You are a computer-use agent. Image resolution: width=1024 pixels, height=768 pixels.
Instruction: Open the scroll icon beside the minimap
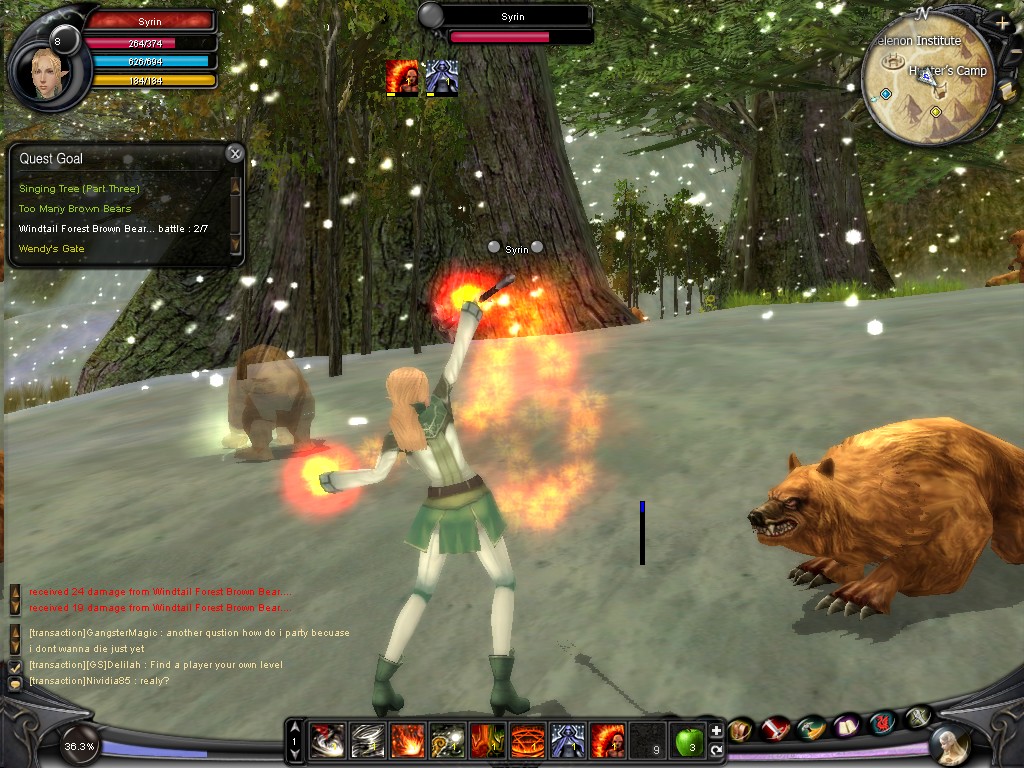tap(1008, 91)
